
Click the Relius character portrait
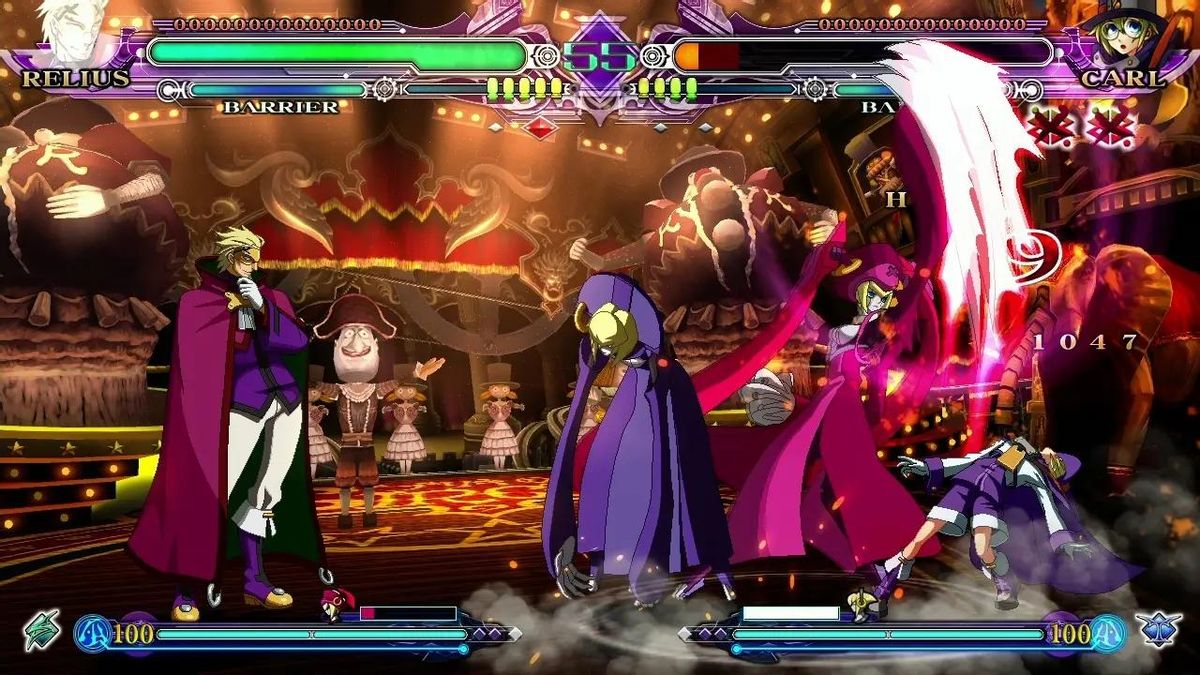pyautogui.click(x=72, y=32)
